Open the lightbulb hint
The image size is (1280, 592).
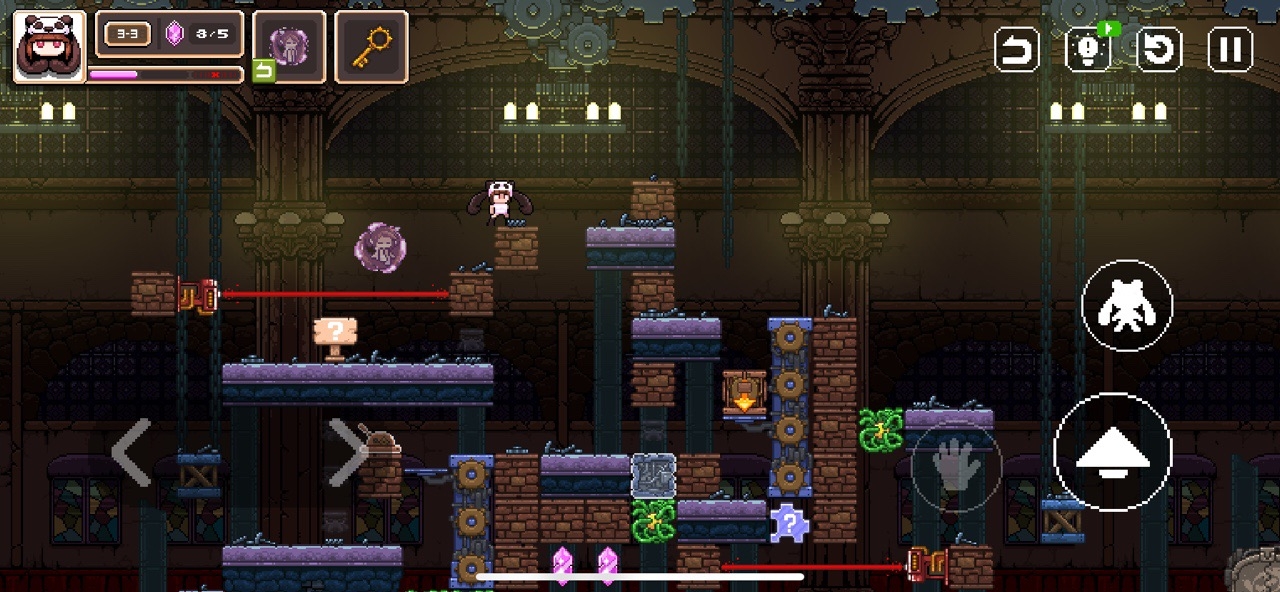point(1089,49)
